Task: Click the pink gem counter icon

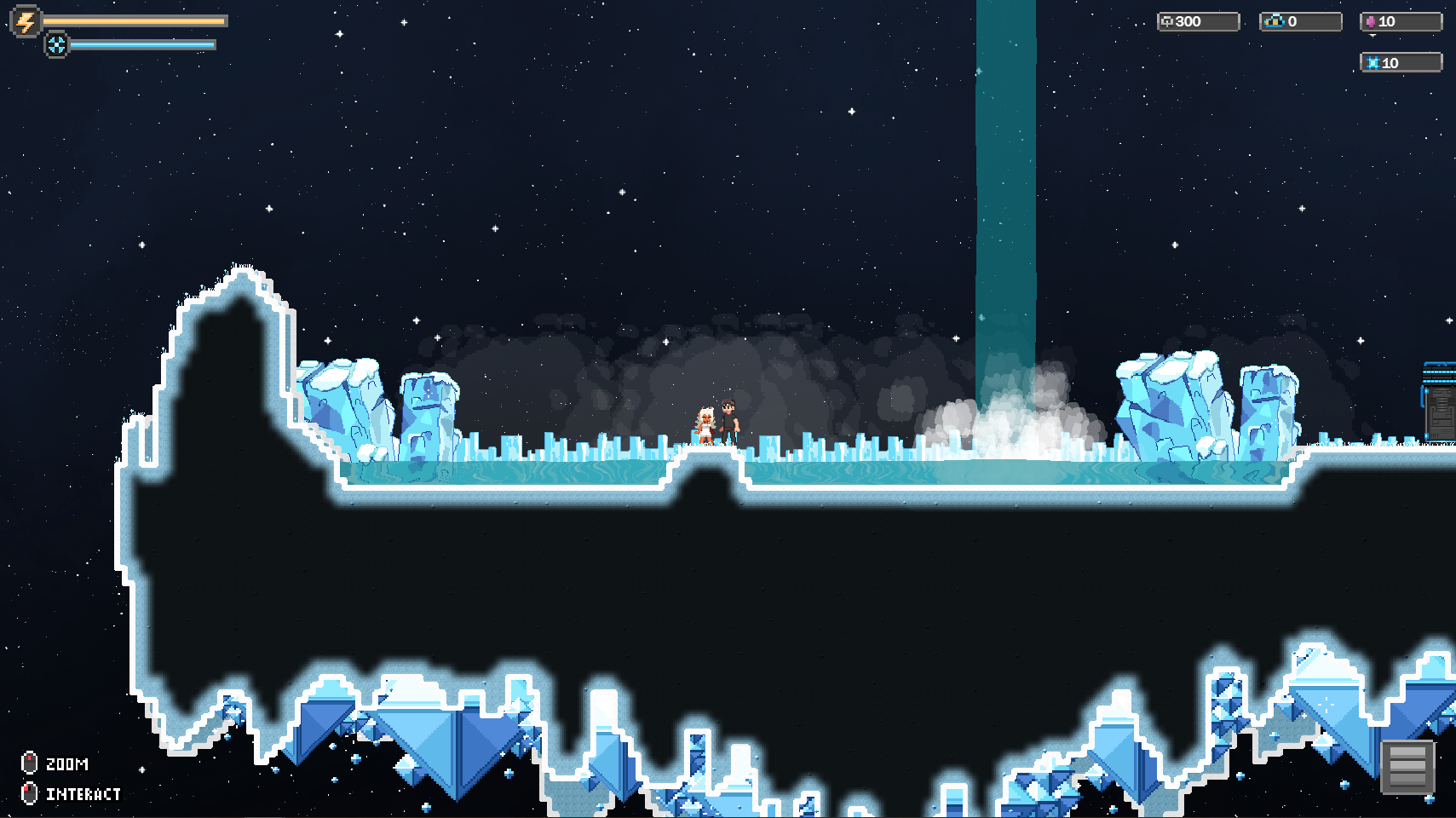Action: (1371, 21)
